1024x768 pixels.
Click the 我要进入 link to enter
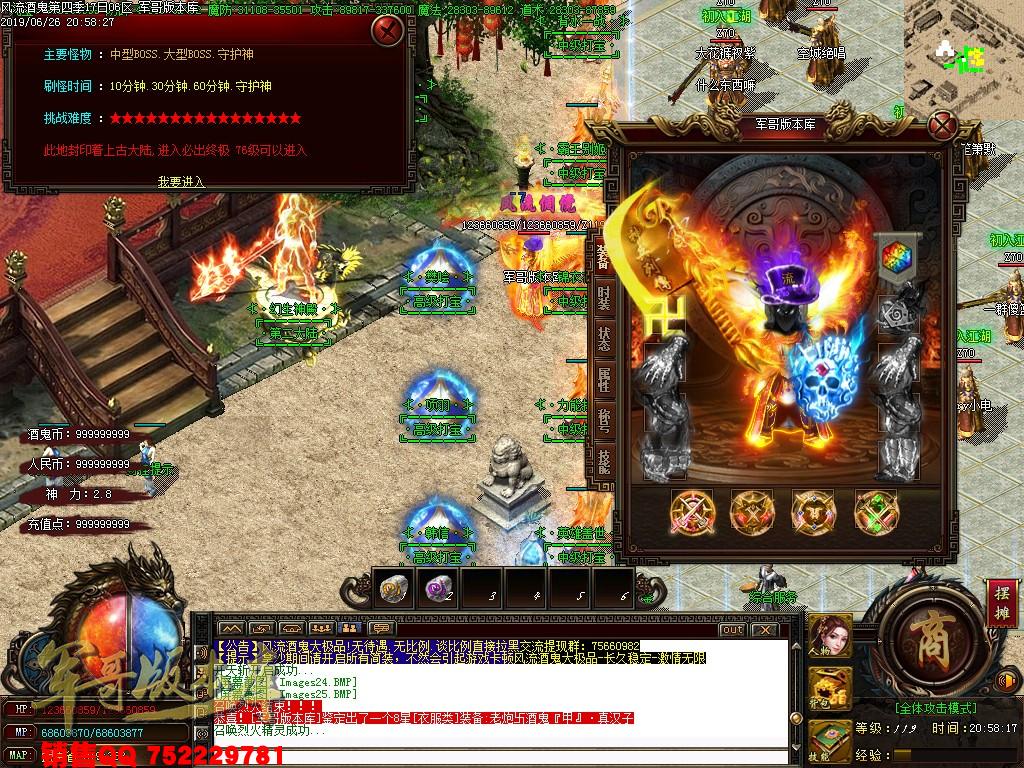[181, 181]
